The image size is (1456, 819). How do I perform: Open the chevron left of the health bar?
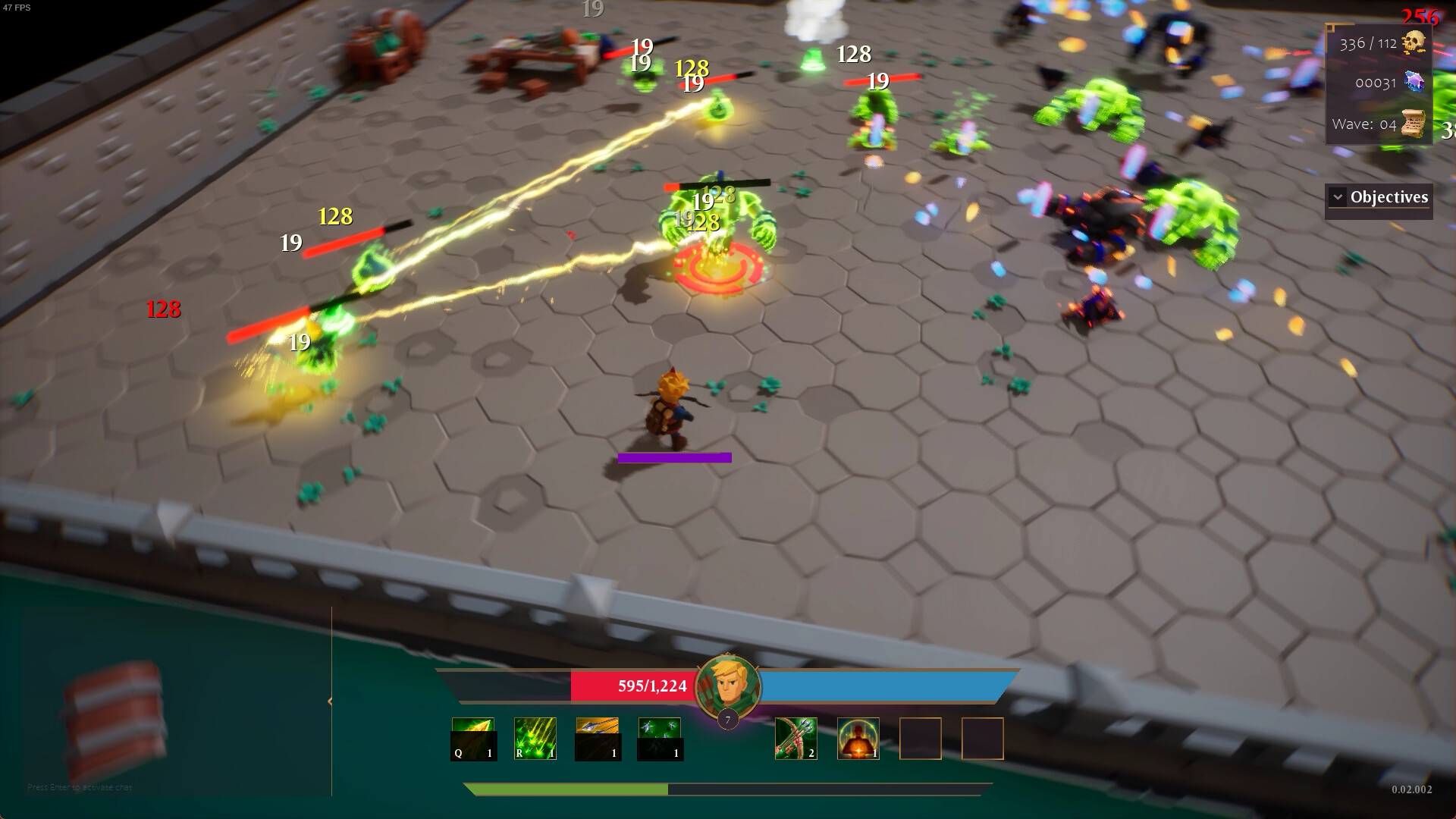pyautogui.click(x=329, y=701)
